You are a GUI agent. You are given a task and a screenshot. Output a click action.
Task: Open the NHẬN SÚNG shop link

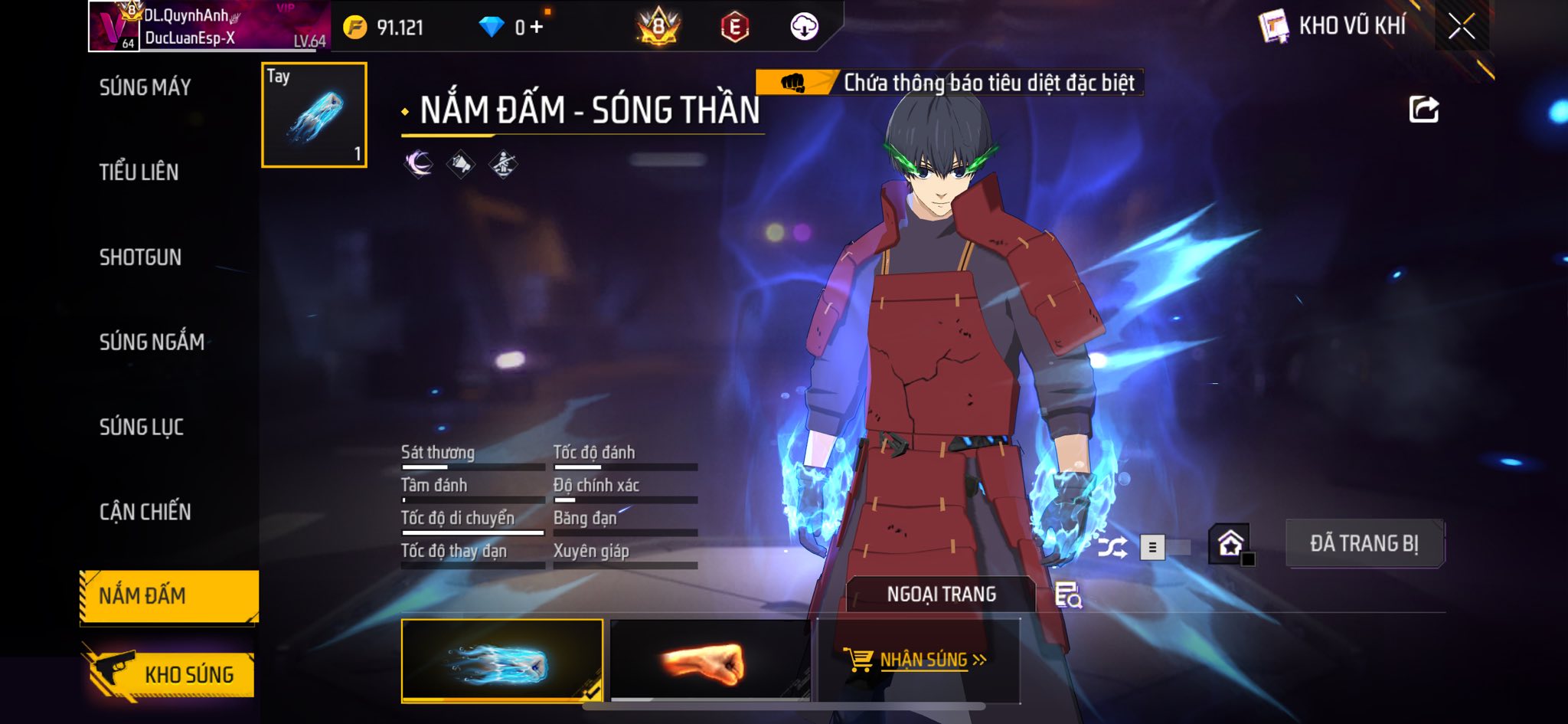[918, 660]
